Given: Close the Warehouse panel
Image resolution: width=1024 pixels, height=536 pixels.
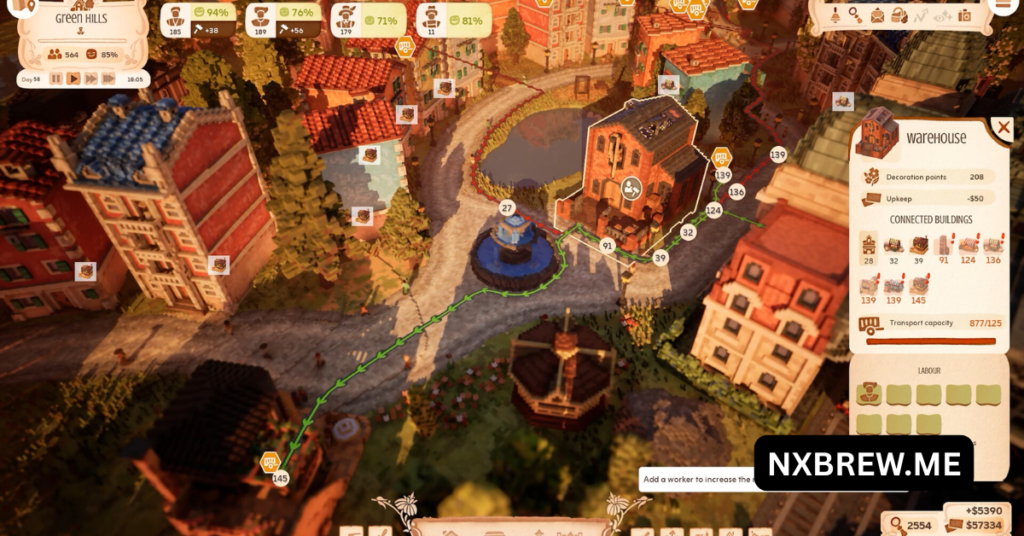Looking at the screenshot, I should click(x=1002, y=128).
